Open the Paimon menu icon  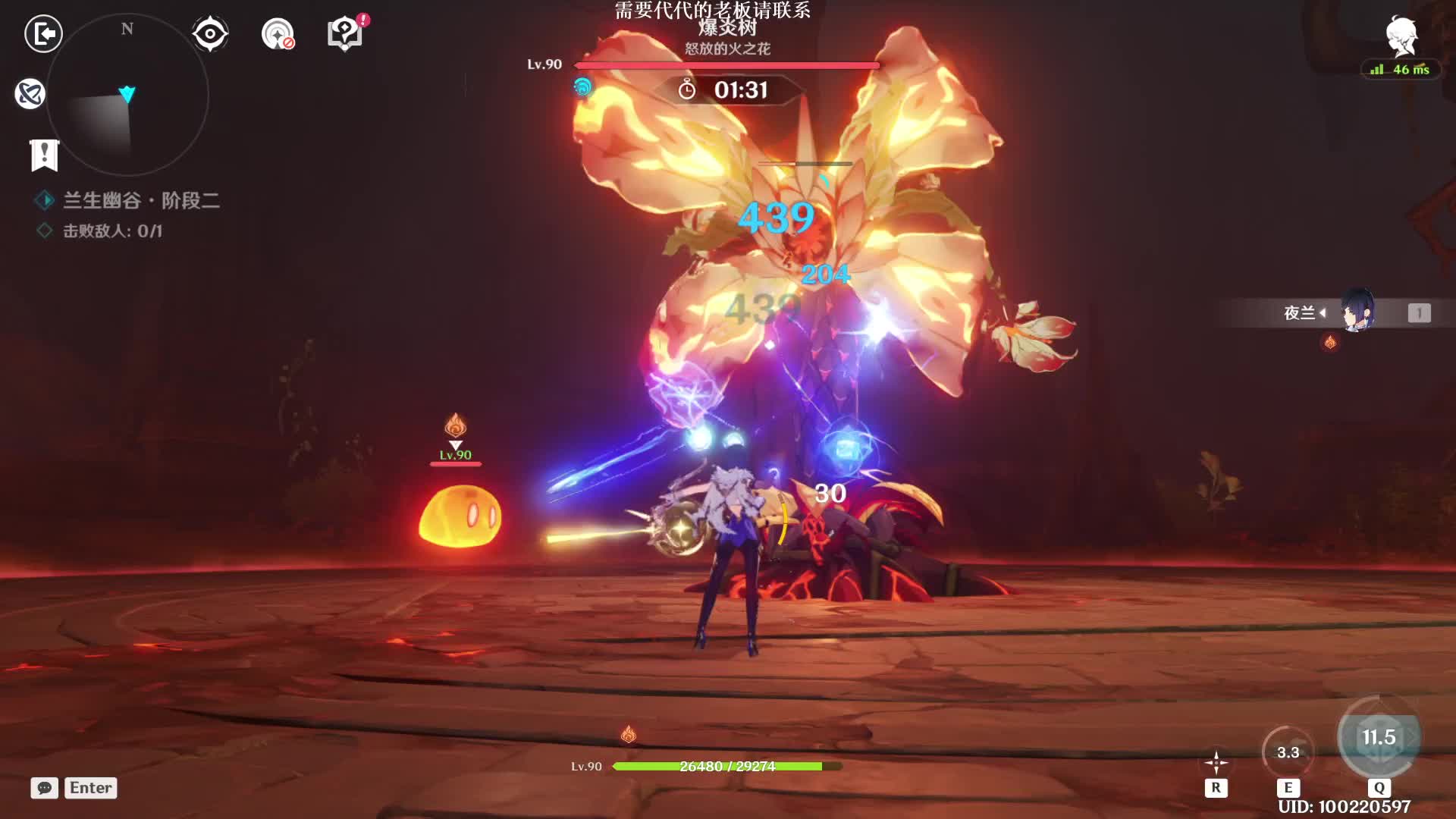(1401, 36)
